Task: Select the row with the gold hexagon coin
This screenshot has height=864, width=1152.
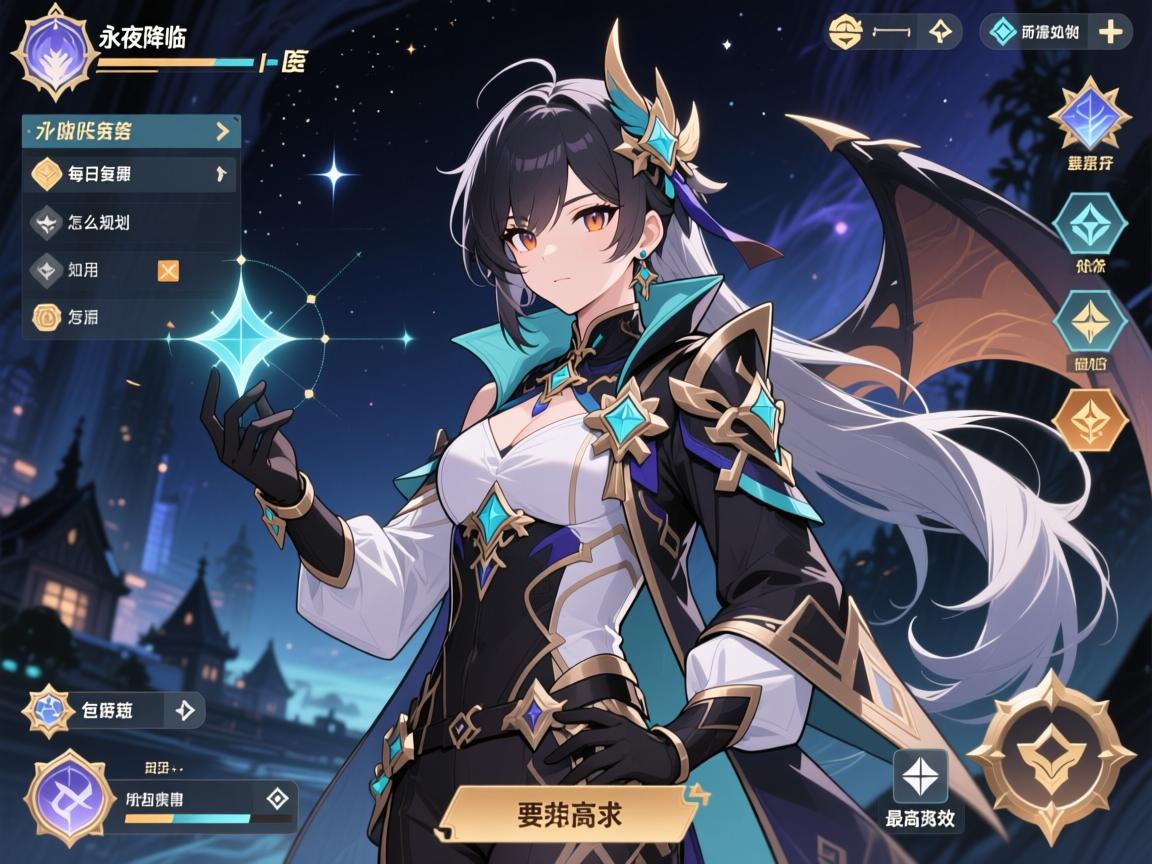Action: tap(130, 317)
